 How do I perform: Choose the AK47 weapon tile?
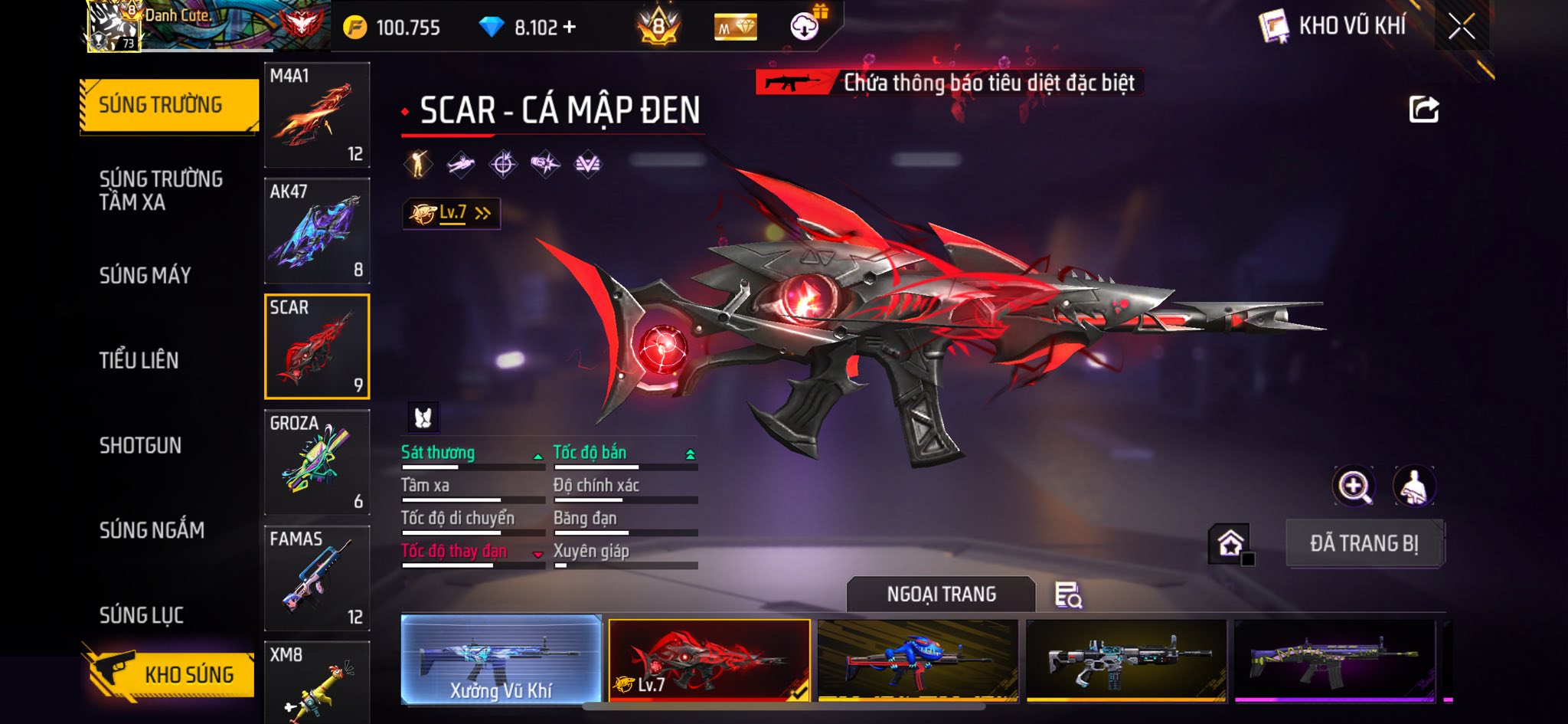317,231
